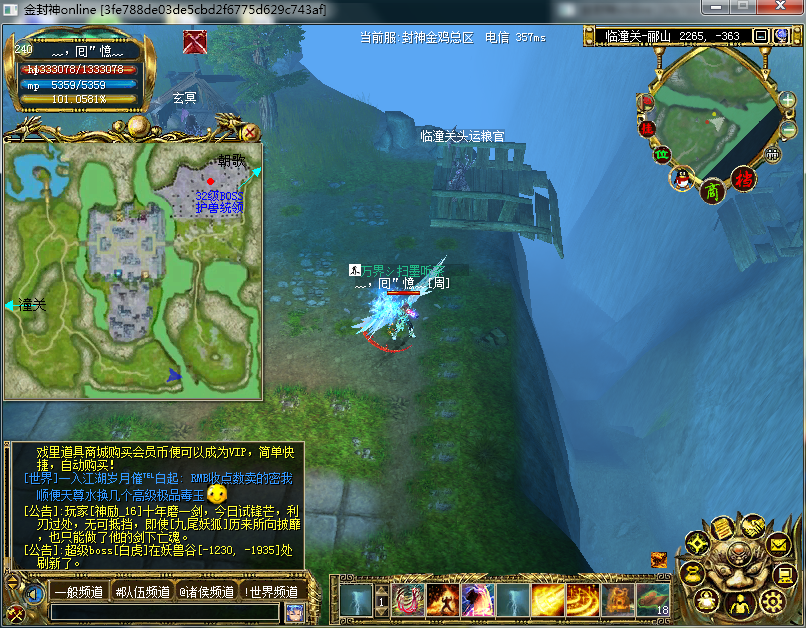
Task: Switch to 一般频道 chat channel
Action: pyautogui.click(x=78, y=592)
